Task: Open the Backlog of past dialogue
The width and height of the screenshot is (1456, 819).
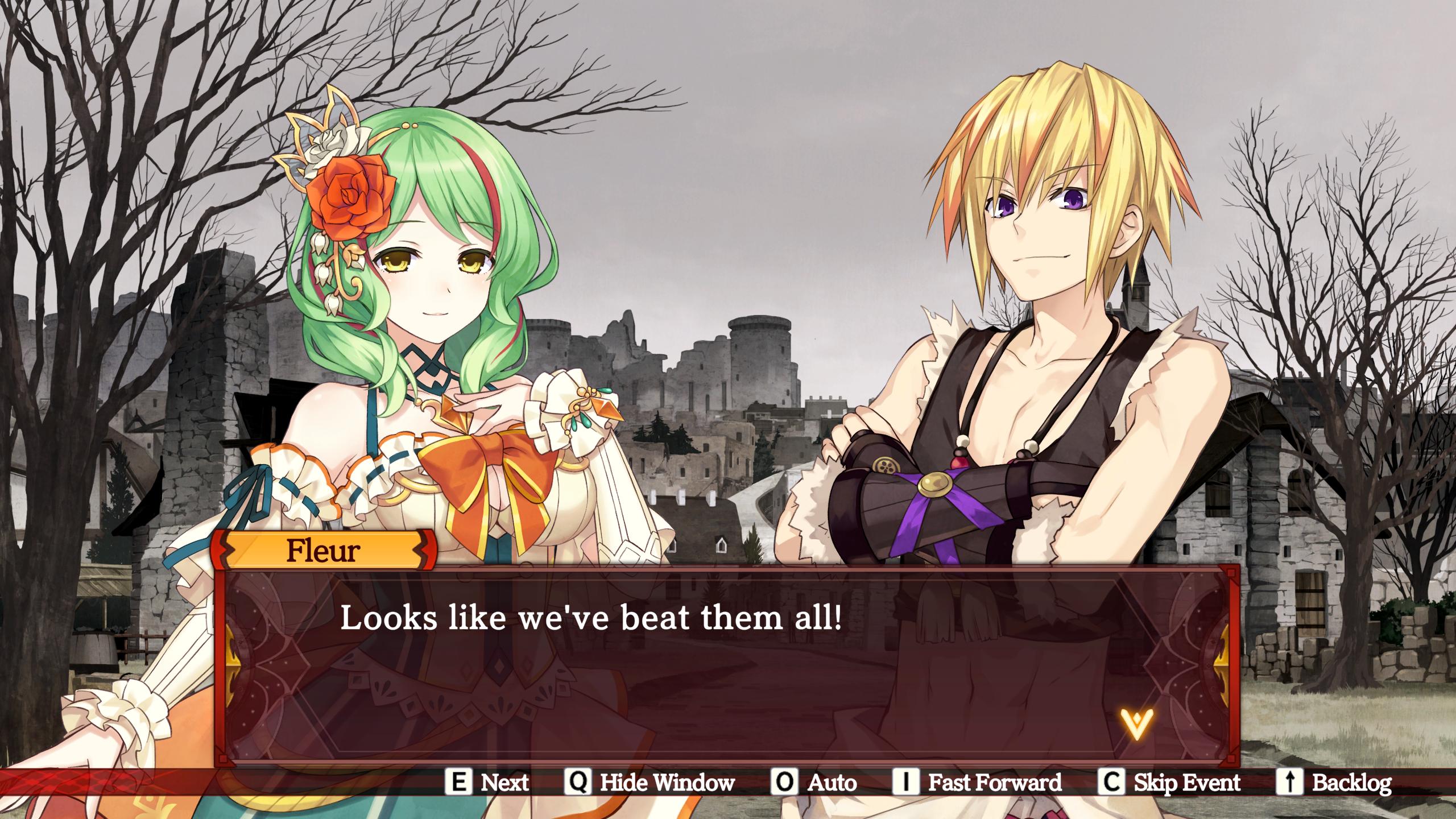Action: [1351, 783]
